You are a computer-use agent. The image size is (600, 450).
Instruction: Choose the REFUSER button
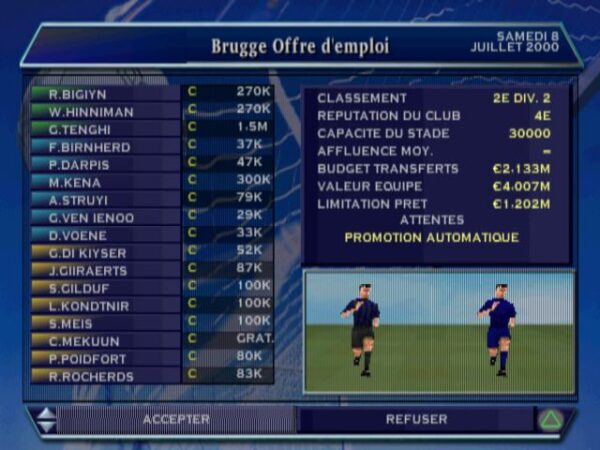[x=416, y=419]
